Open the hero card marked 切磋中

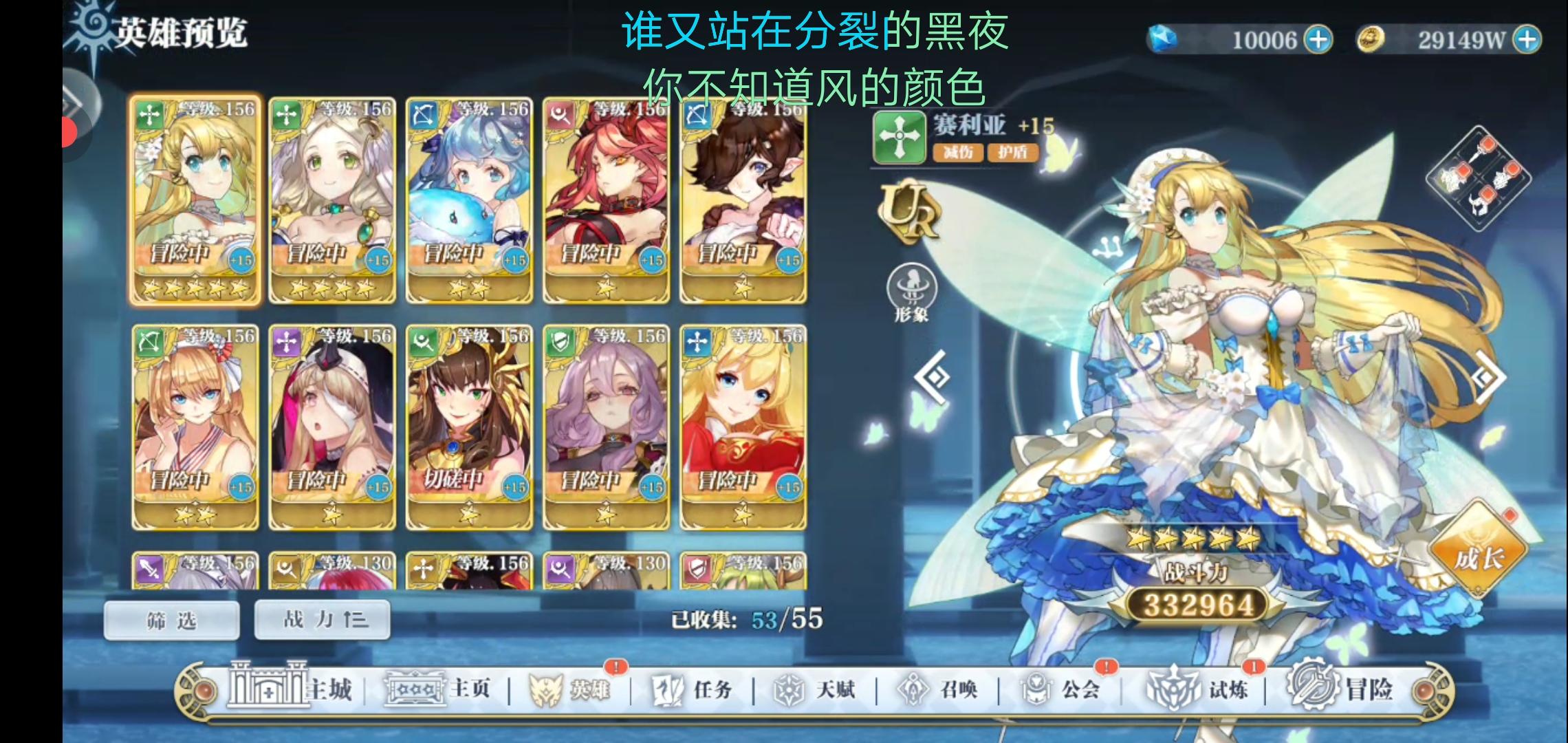coord(468,427)
